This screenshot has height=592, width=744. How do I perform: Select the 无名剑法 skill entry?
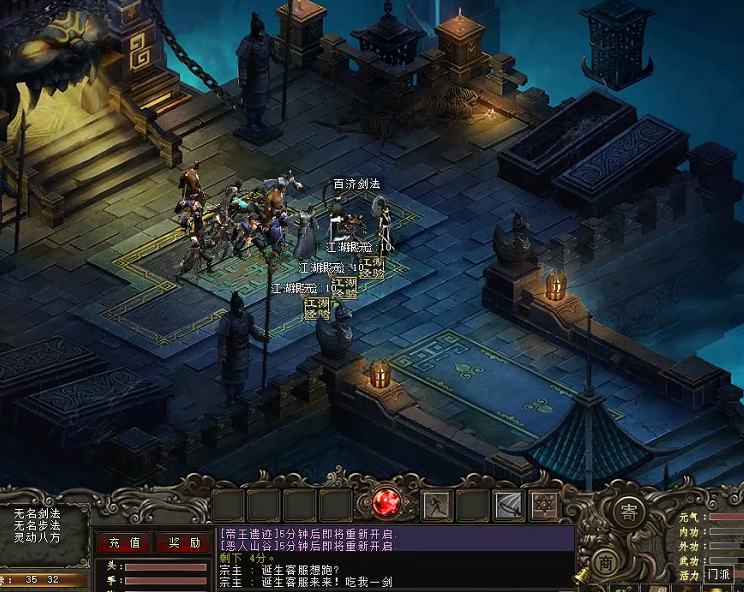click(x=36, y=513)
